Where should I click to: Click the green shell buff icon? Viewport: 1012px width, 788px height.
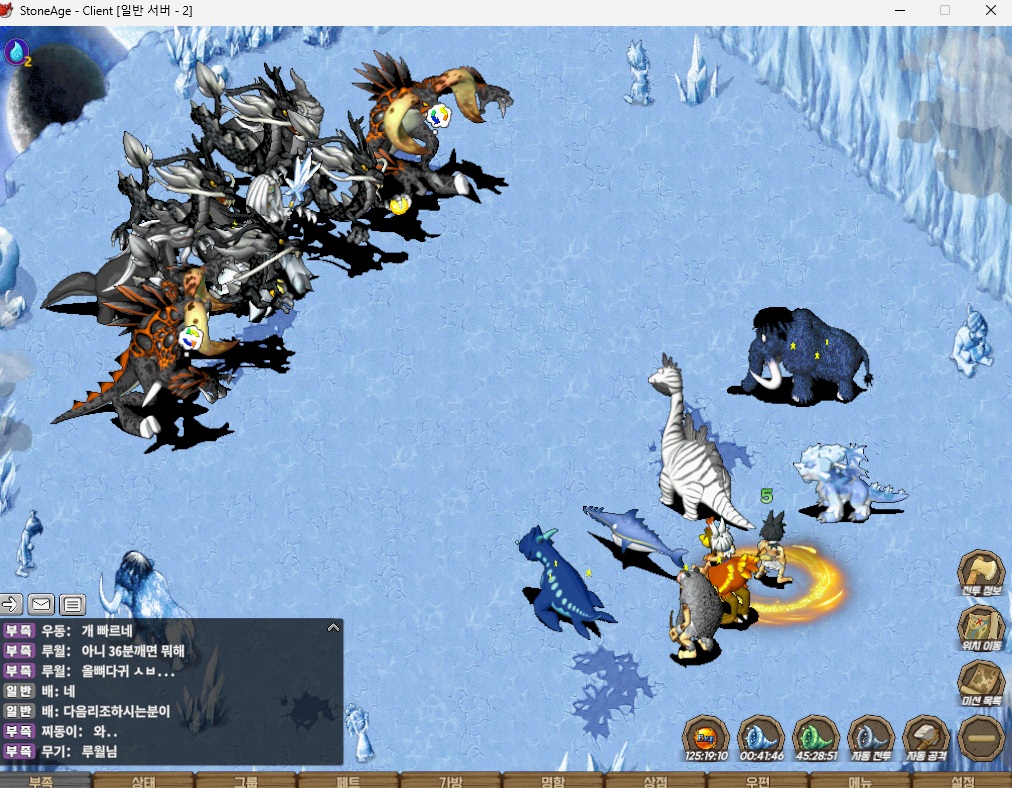[816, 738]
